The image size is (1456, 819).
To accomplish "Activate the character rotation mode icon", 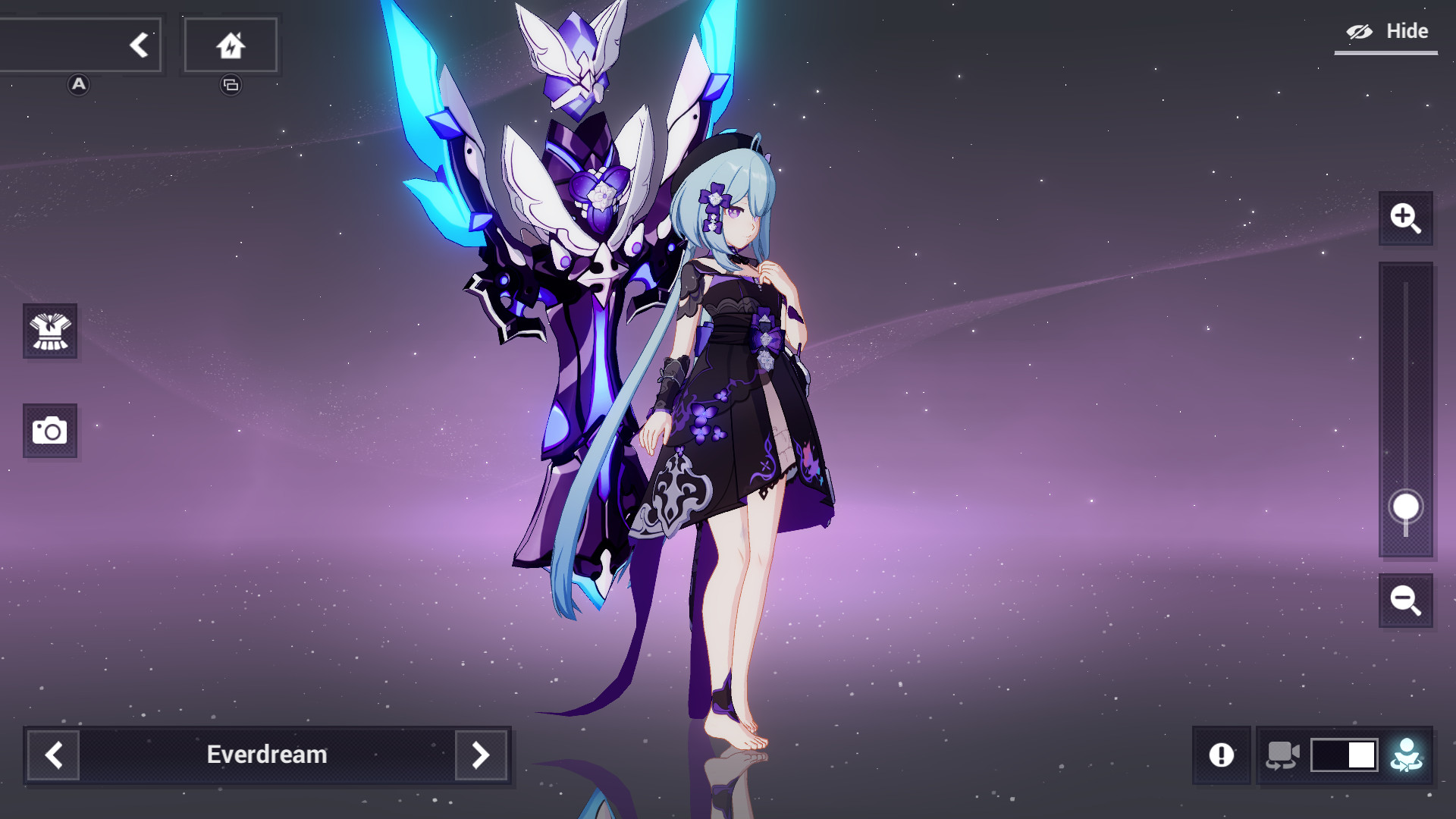I will tap(1407, 755).
